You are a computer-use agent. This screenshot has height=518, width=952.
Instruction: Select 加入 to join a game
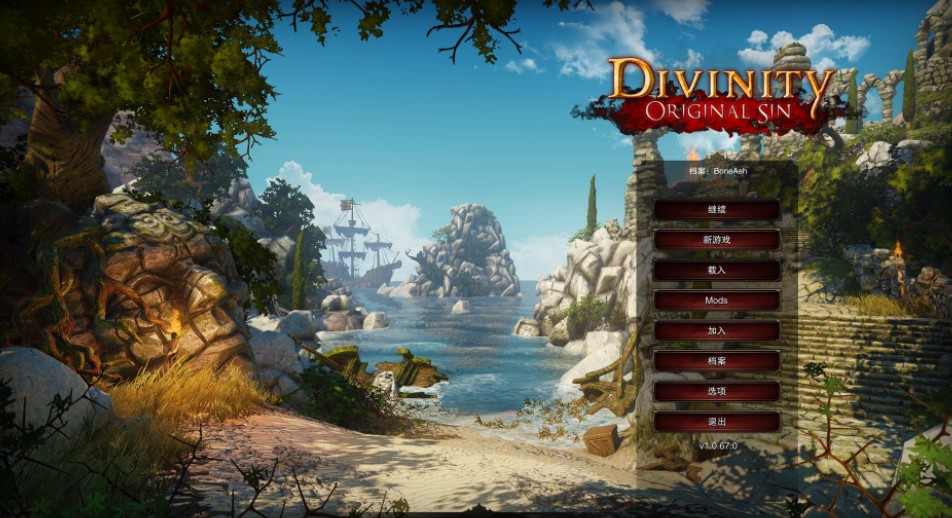click(x=716, y=330)
